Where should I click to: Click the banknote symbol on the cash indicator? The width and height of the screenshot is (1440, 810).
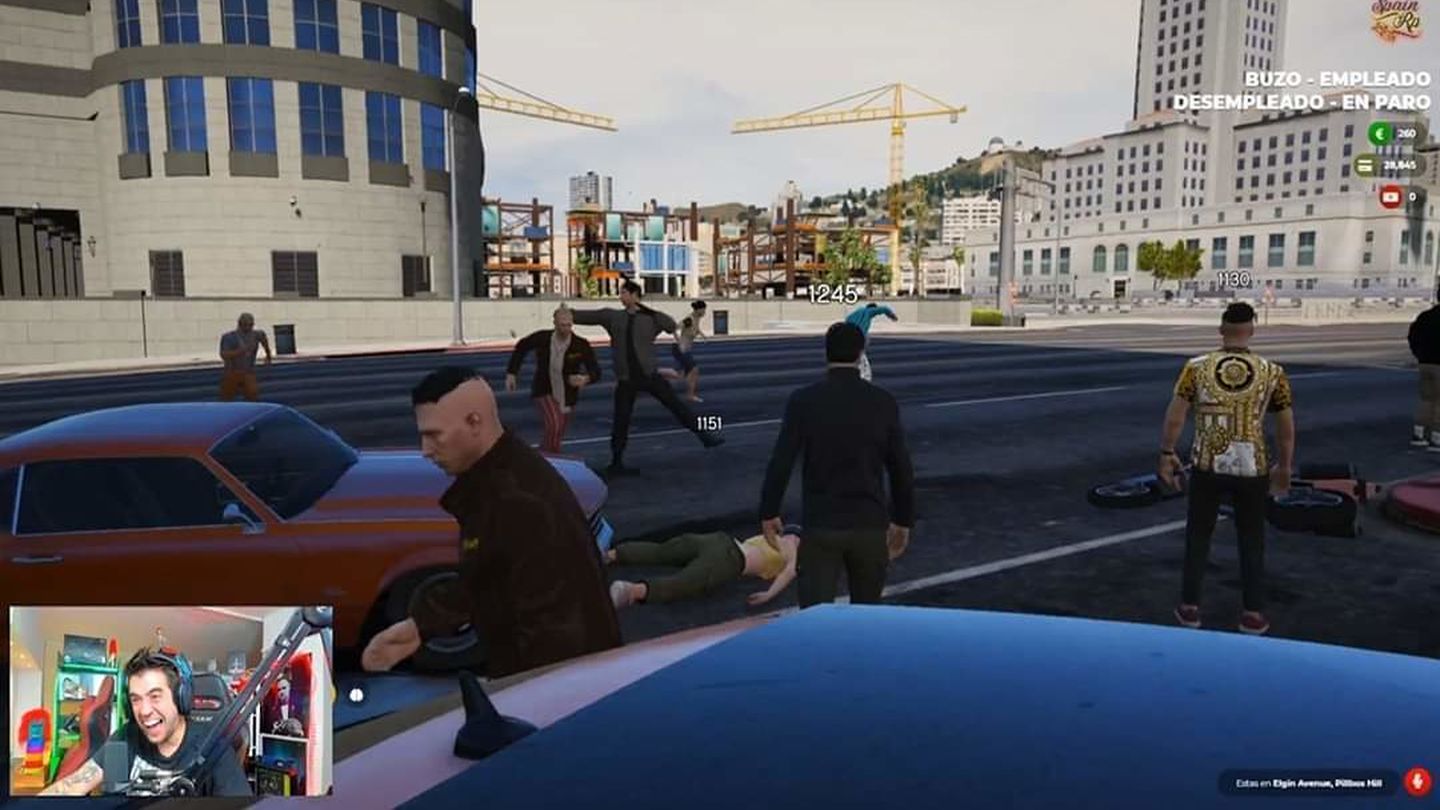(x=1364, y=163)
